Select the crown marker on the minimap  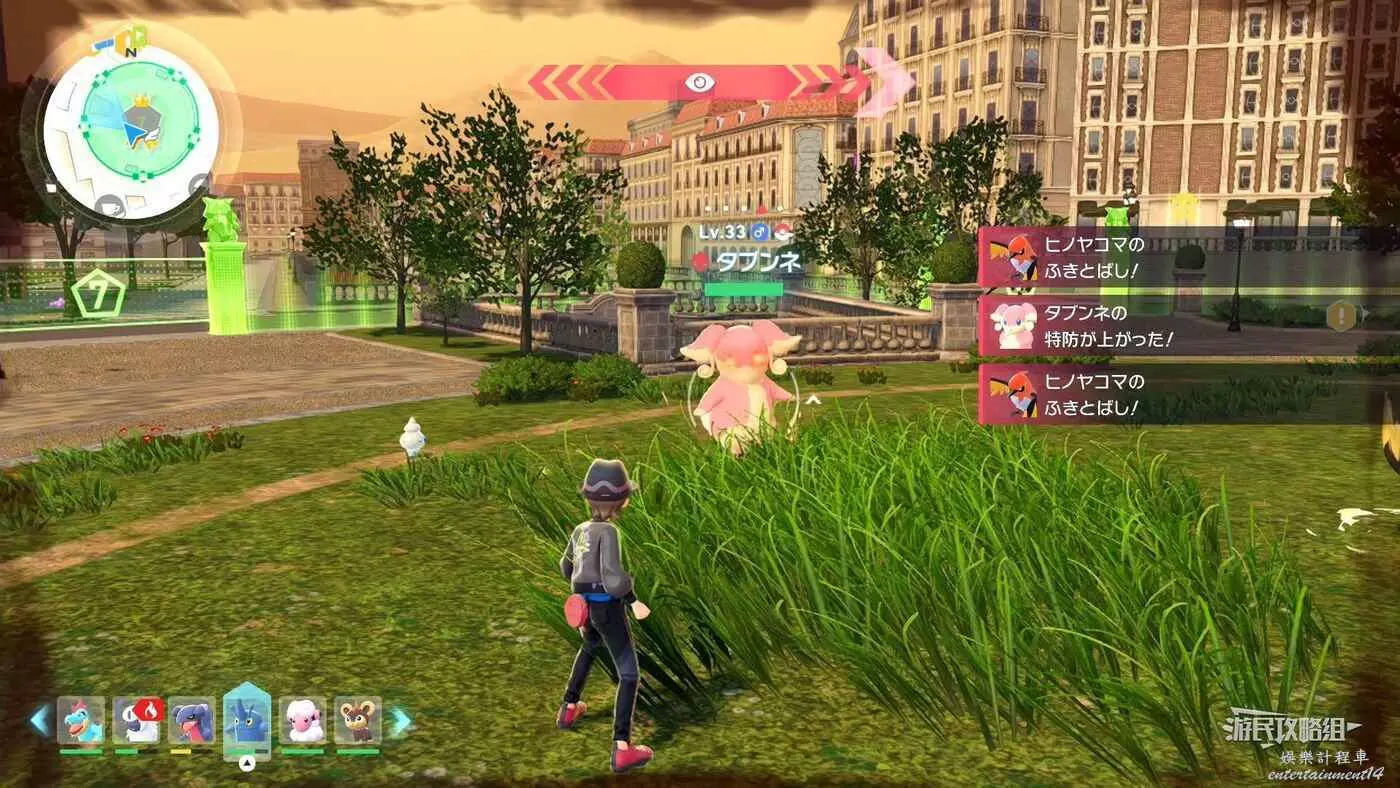coord(141,100)
